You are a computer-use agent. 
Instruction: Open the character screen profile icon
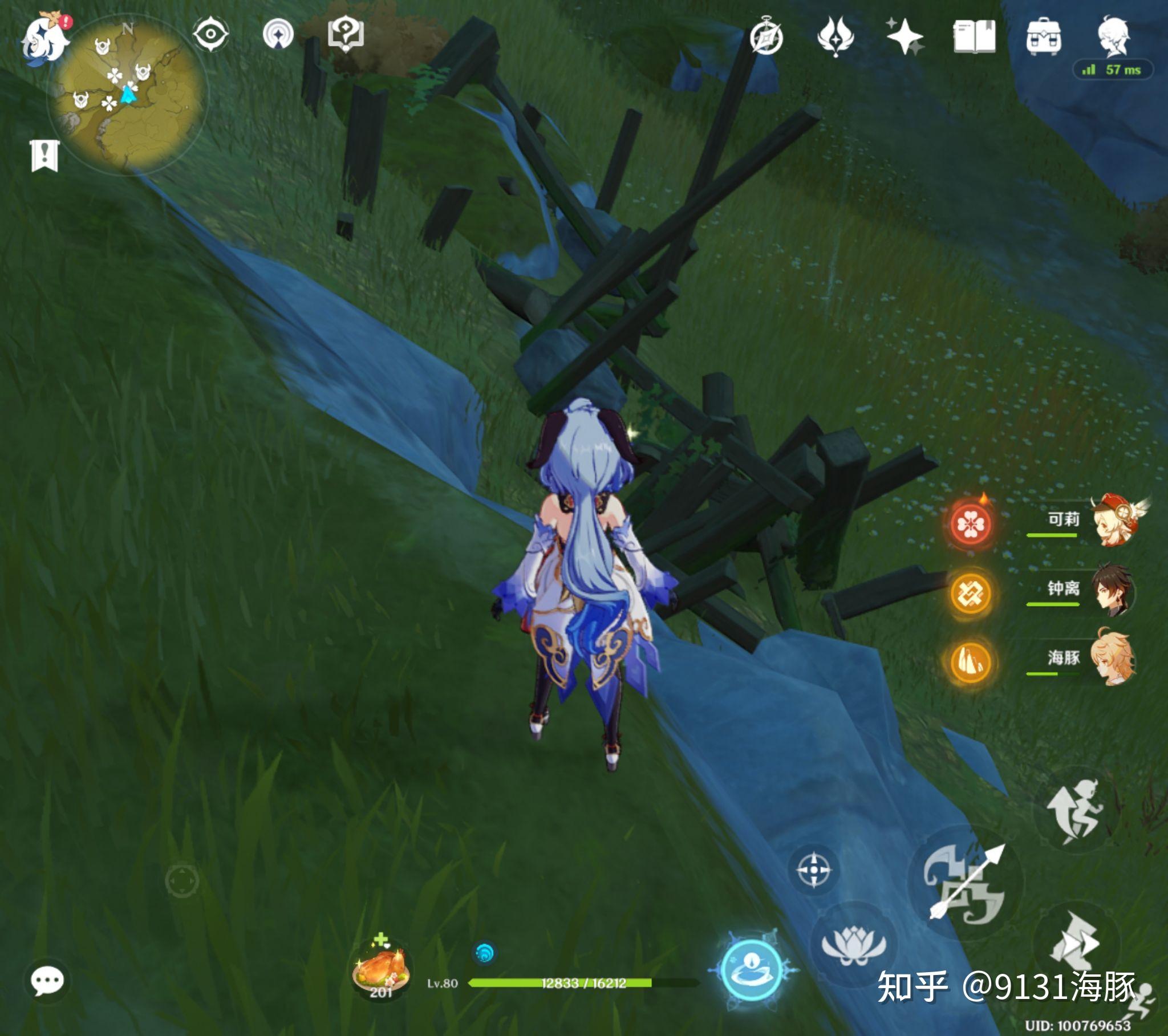coord(1113,36)
